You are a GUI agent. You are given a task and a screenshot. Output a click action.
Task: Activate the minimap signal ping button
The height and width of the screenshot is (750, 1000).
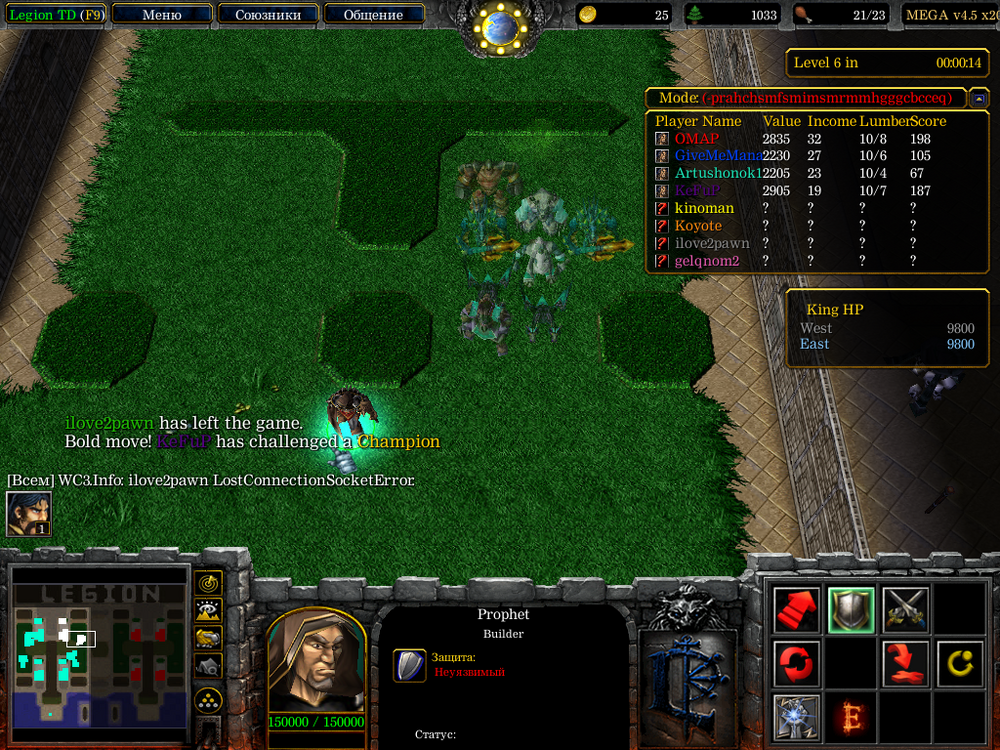tap(208, 582)
